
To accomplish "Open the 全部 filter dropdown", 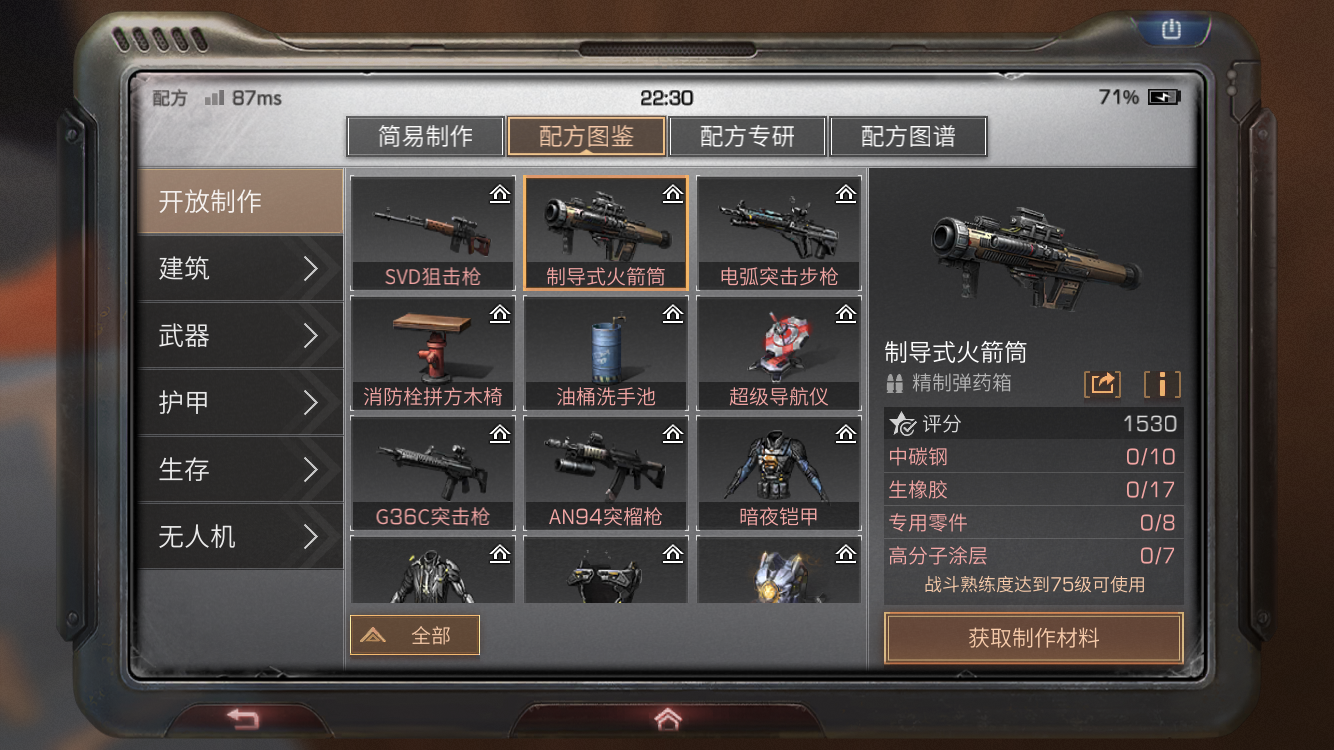I will [x=414, y=634].
